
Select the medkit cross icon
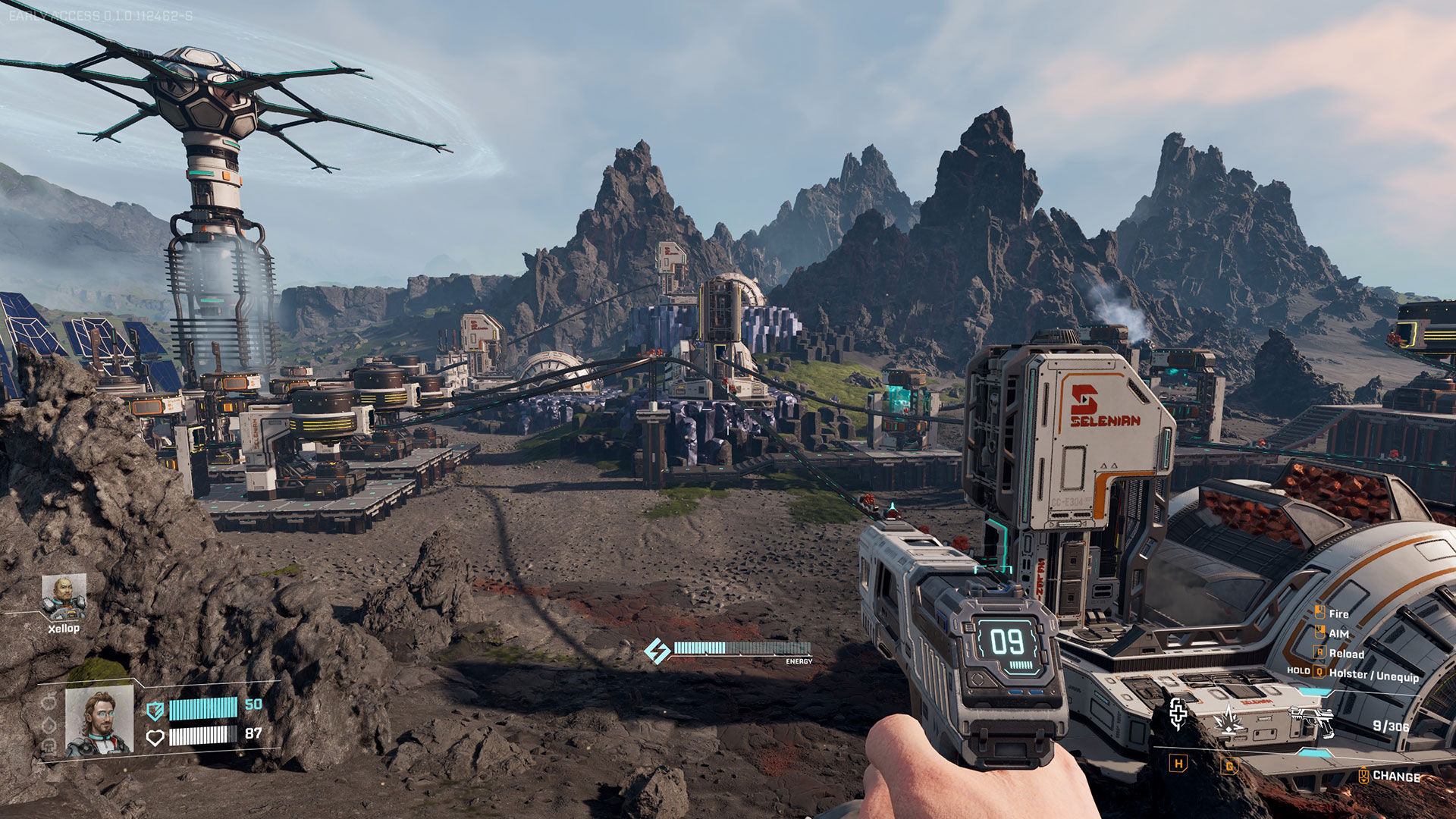[x=1178, y=713]
